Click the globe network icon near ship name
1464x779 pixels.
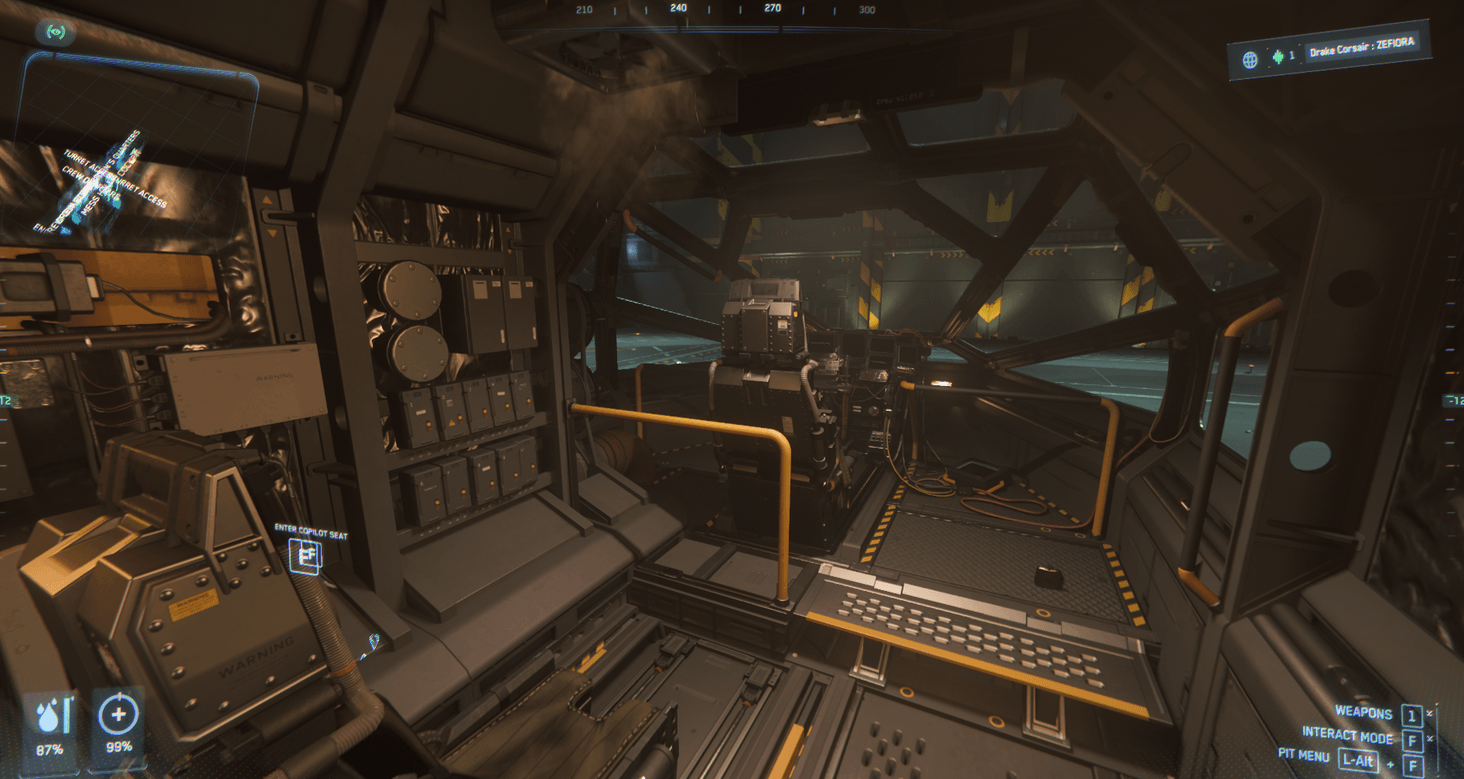point(1250,55)
